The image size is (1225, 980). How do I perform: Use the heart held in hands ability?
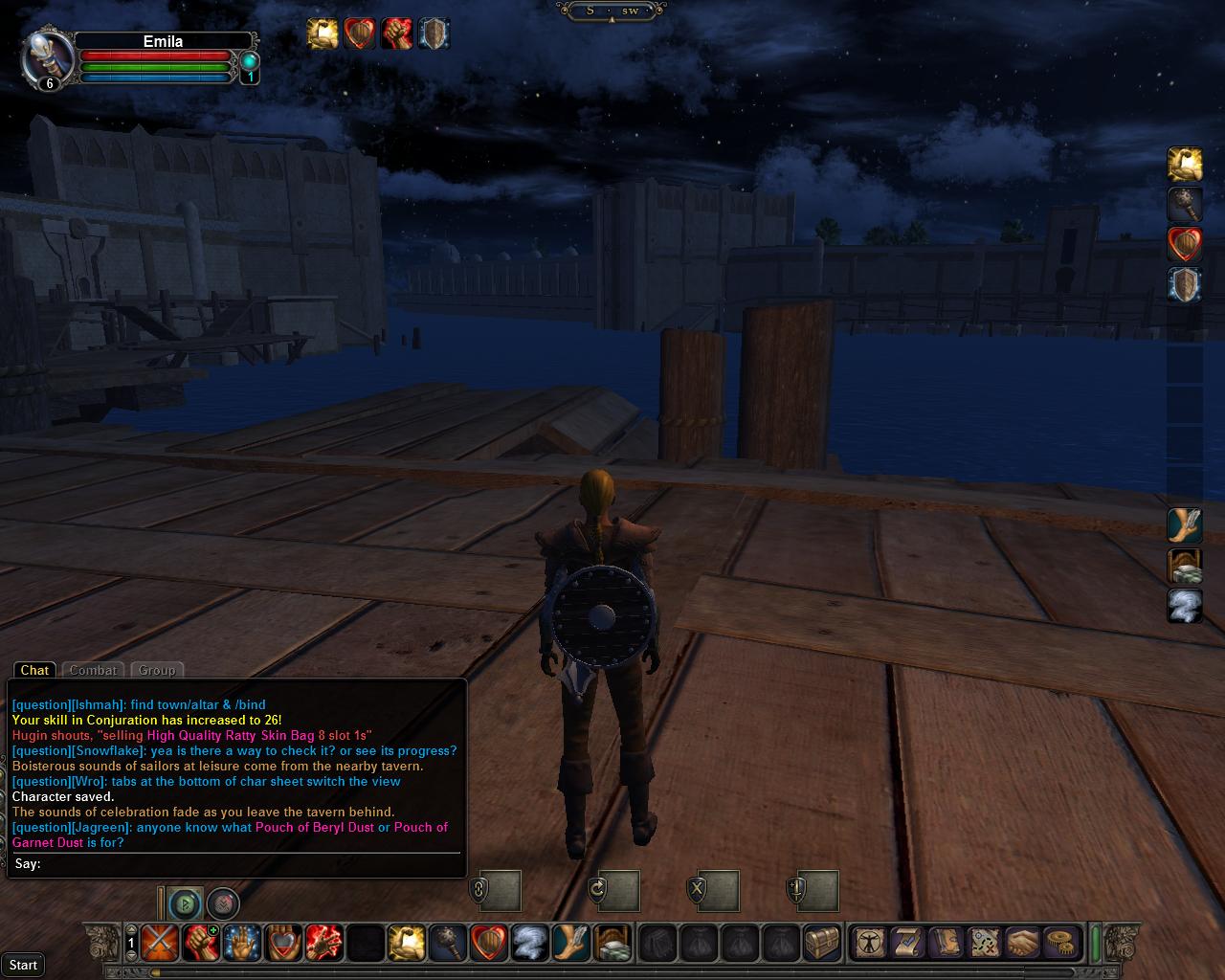[282, 944]
